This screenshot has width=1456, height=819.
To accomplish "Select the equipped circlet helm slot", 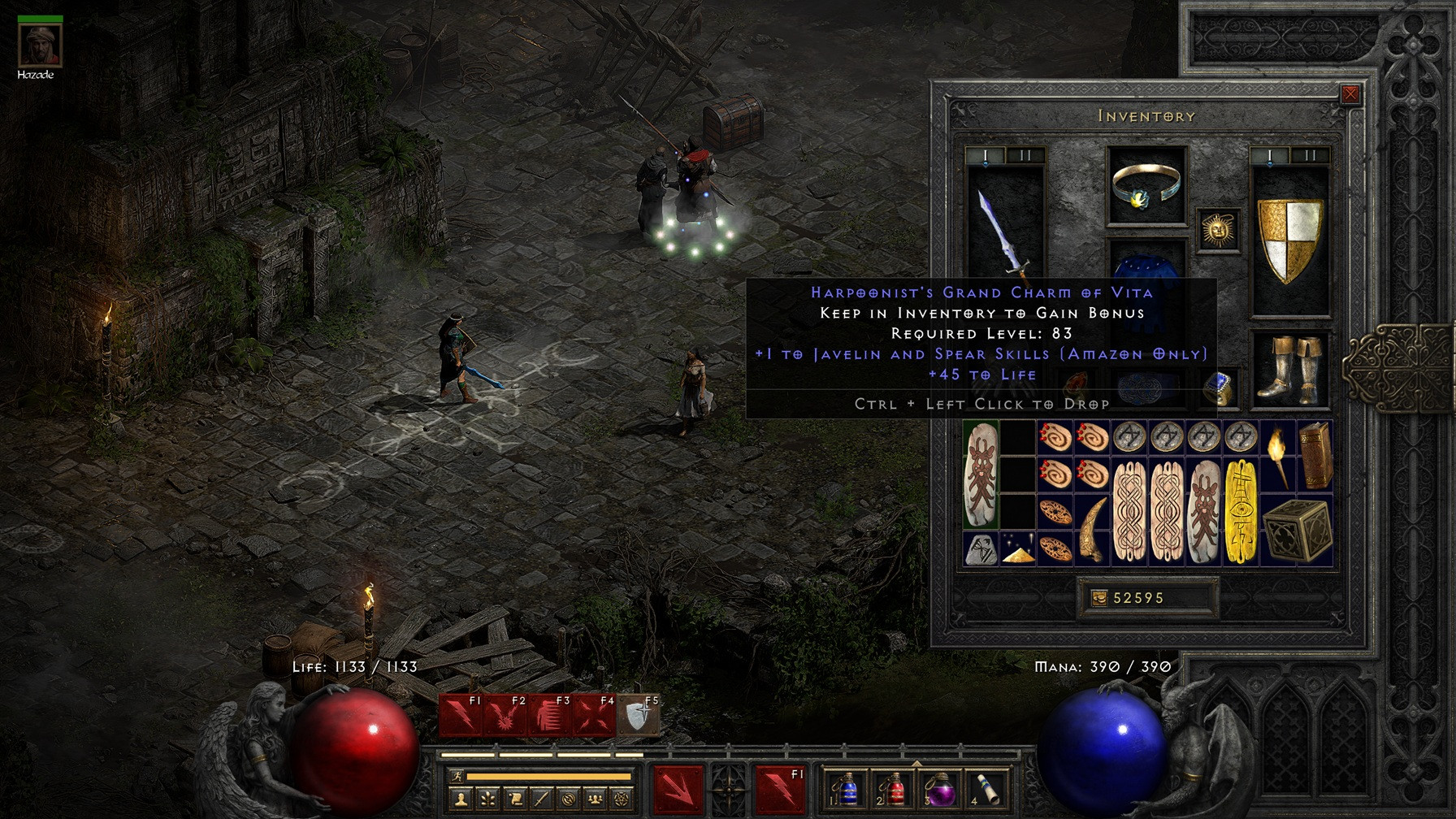I will 1146,186.
